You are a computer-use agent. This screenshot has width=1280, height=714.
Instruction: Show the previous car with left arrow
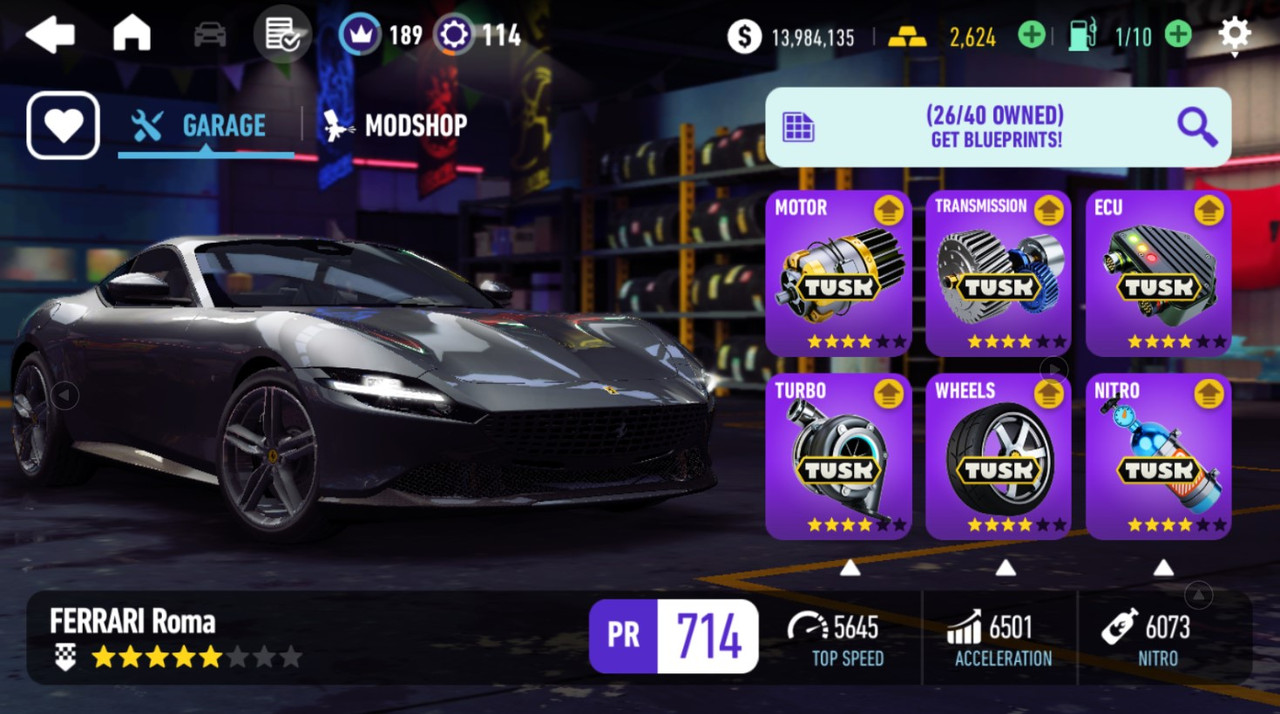click(x=65, y=396)
